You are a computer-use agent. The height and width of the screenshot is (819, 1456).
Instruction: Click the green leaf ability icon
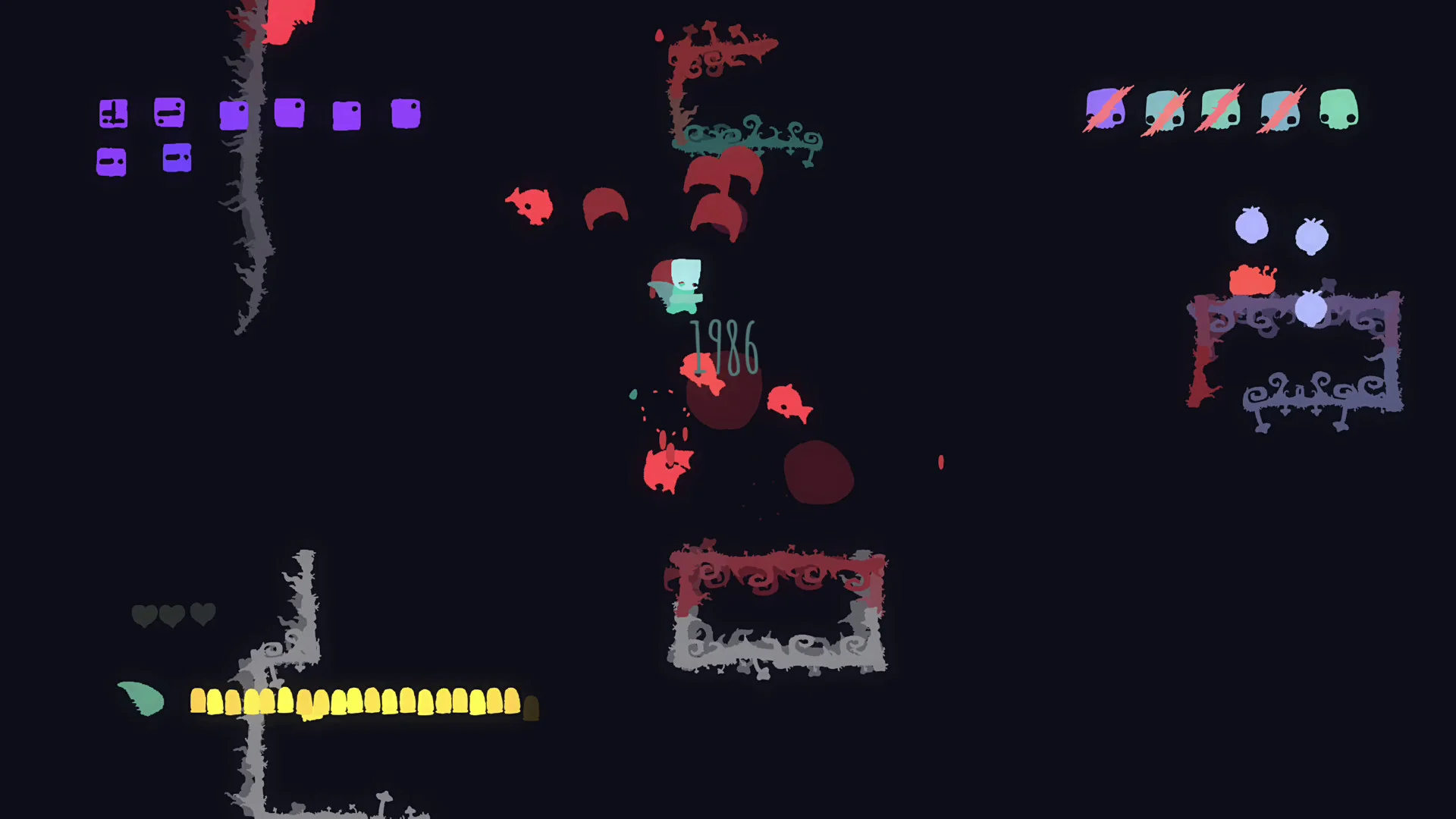(142, 698)
